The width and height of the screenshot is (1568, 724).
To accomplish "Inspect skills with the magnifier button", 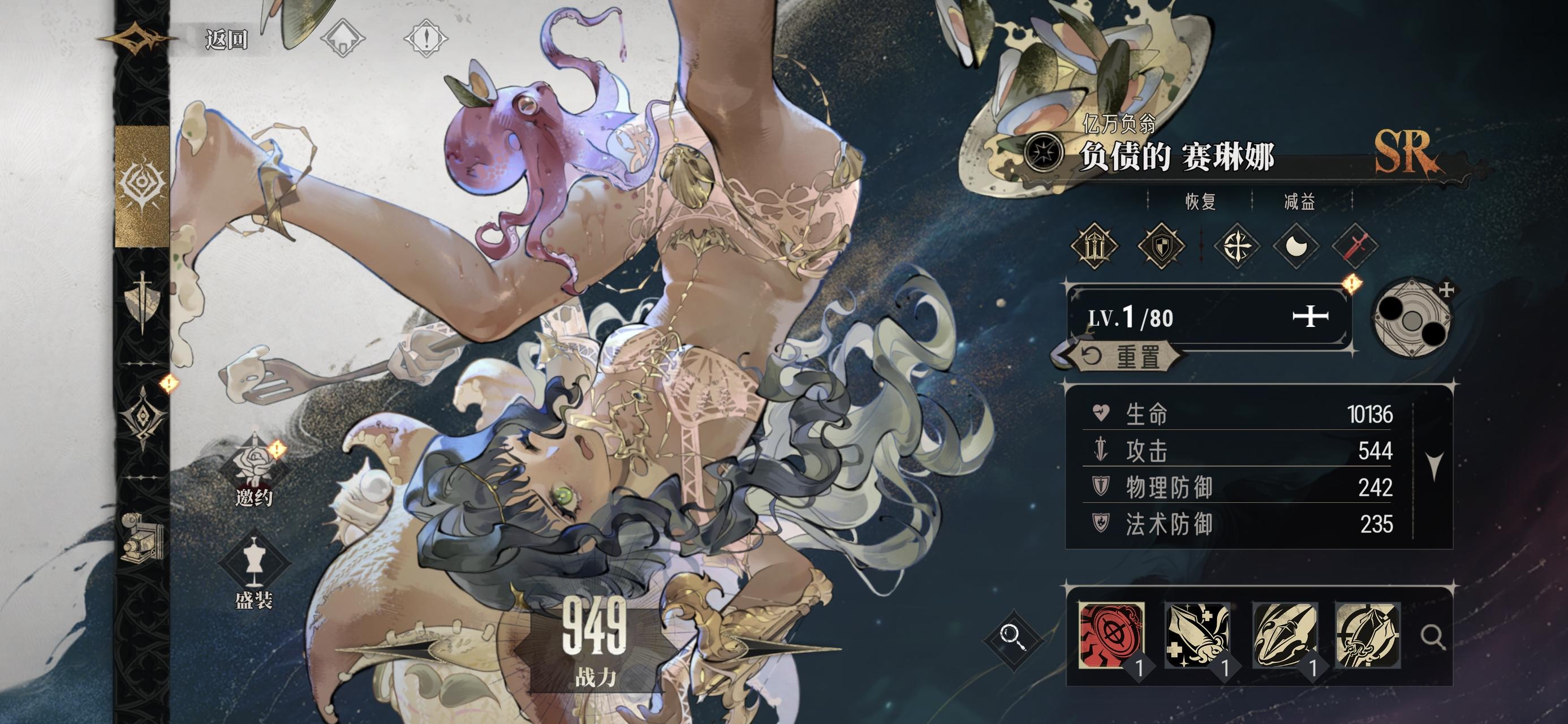I will [x=1432, y=637].
